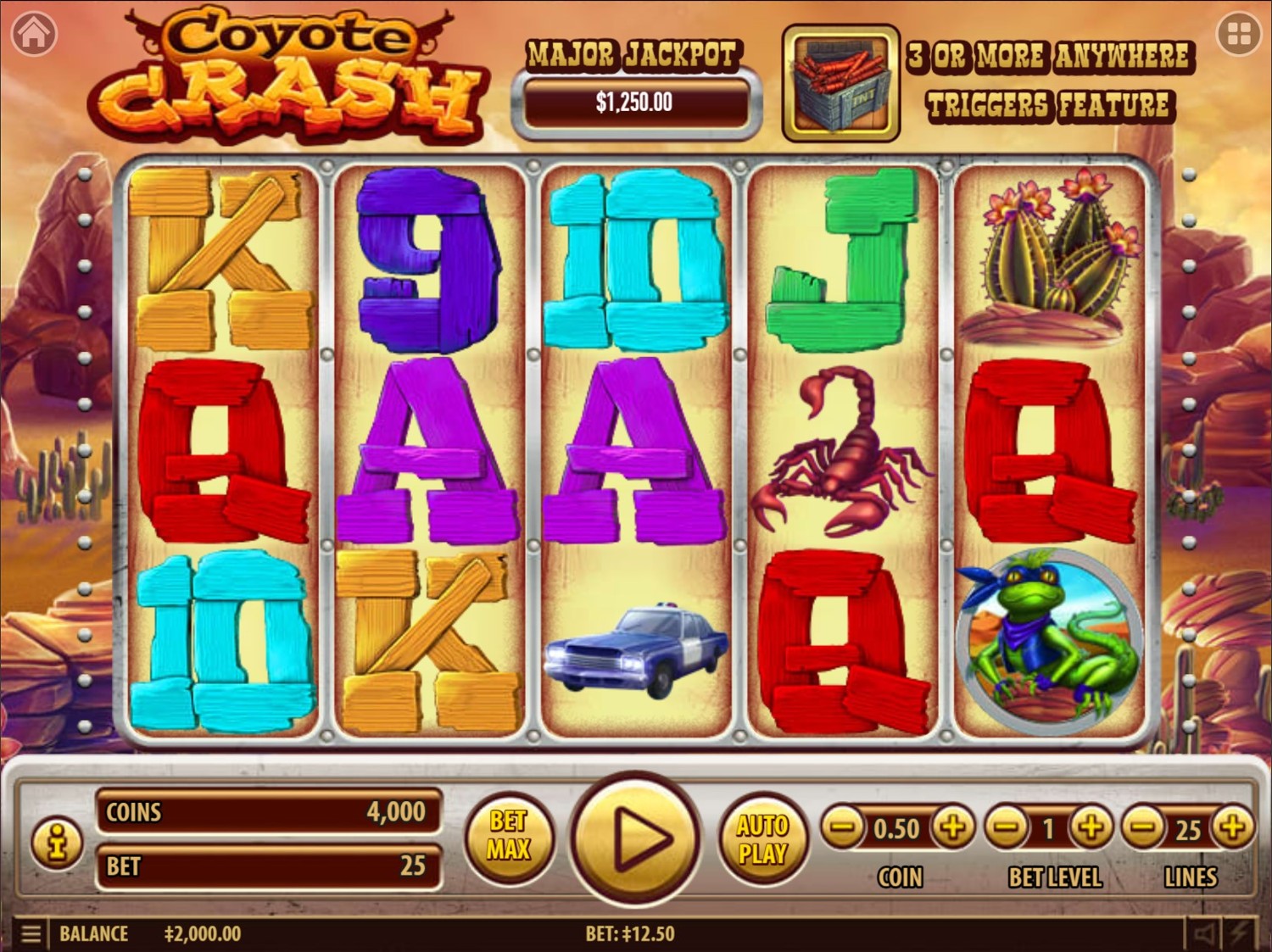Start Auto Play
The width and height of the screenshot is (1272, 952).
pos(762,838)
